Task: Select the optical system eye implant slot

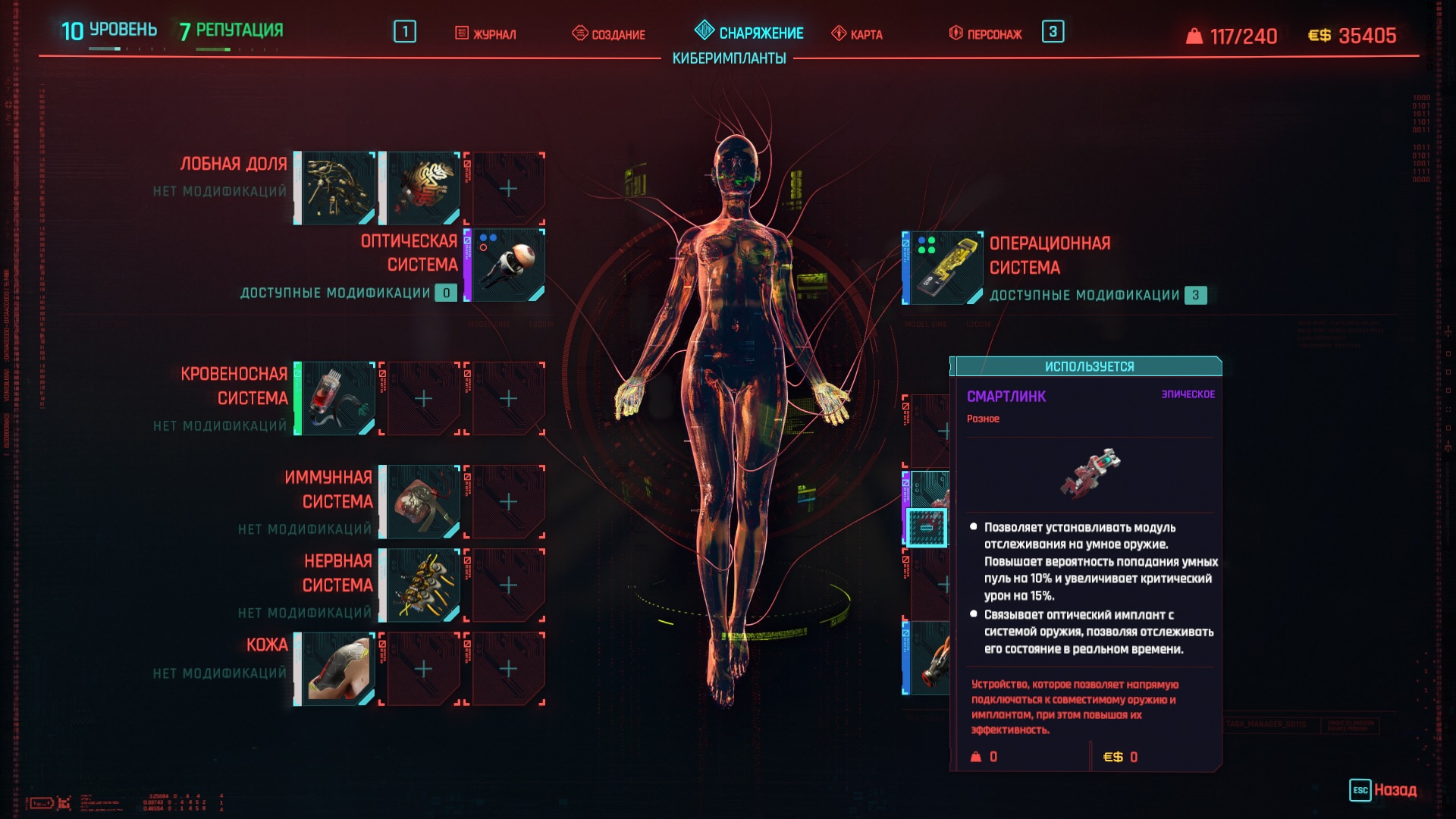Action: [x=507, y=265]
